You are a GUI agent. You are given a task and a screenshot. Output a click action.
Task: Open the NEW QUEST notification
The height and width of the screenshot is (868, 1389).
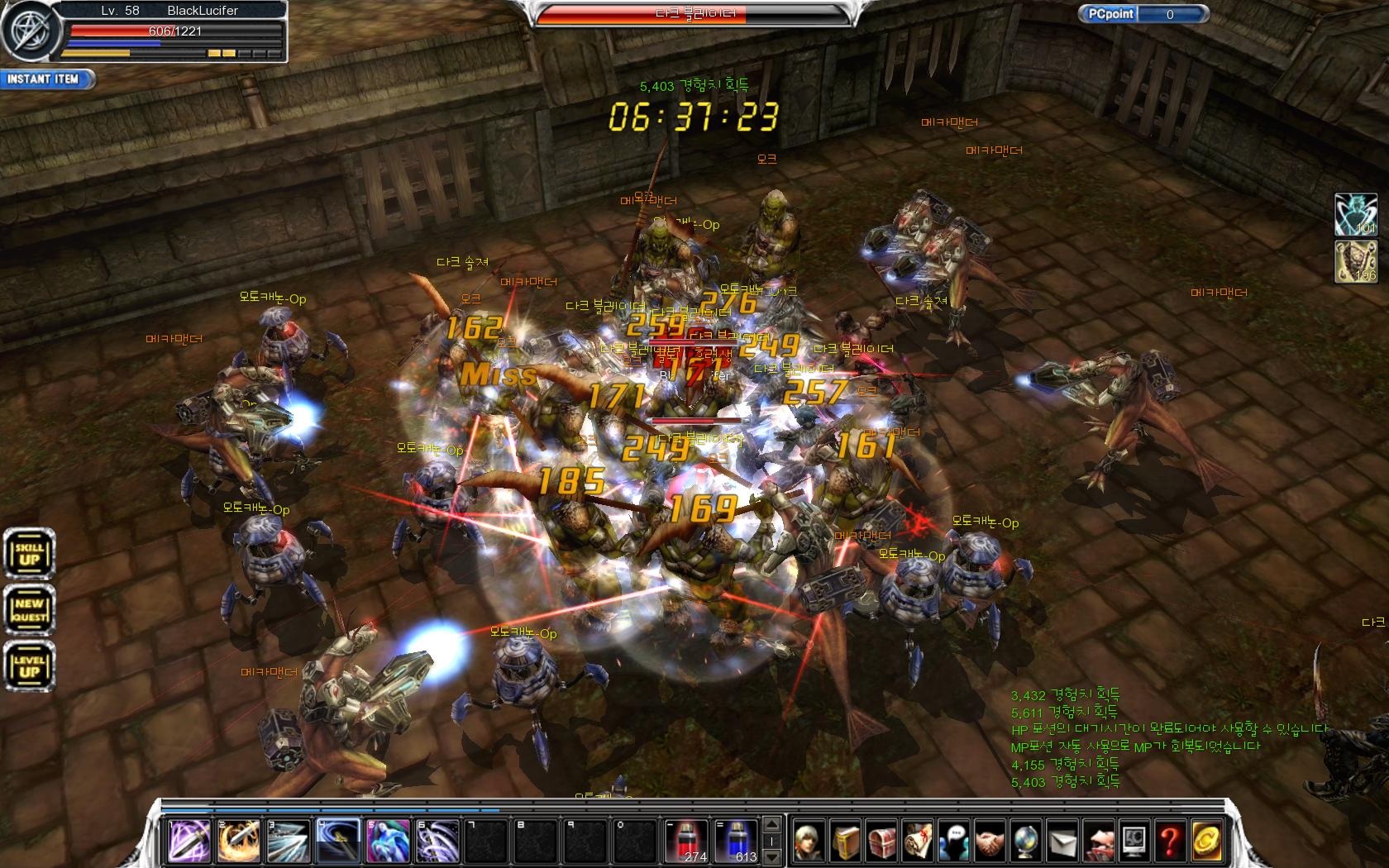(x=29, y=611)
